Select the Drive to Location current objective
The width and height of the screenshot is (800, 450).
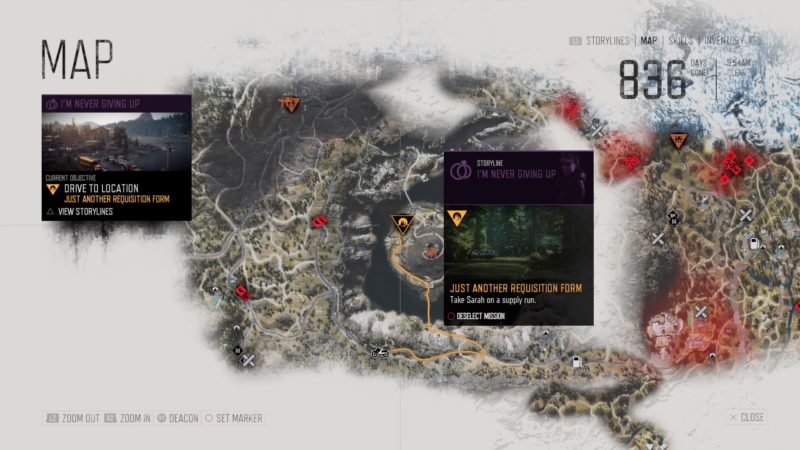98,188
